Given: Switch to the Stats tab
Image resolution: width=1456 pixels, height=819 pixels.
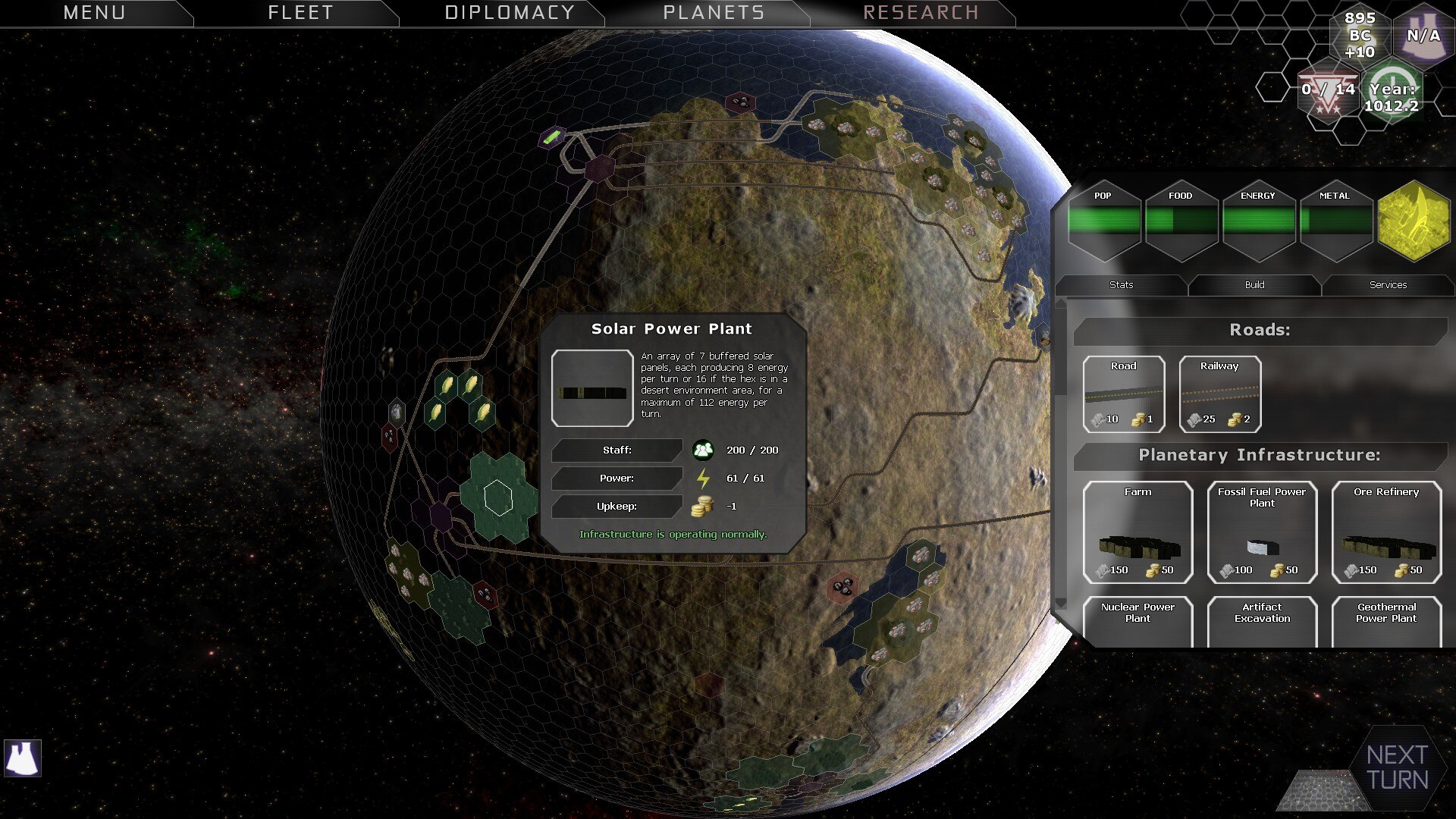Looking at the screenshot, I should pos(1121,285).
